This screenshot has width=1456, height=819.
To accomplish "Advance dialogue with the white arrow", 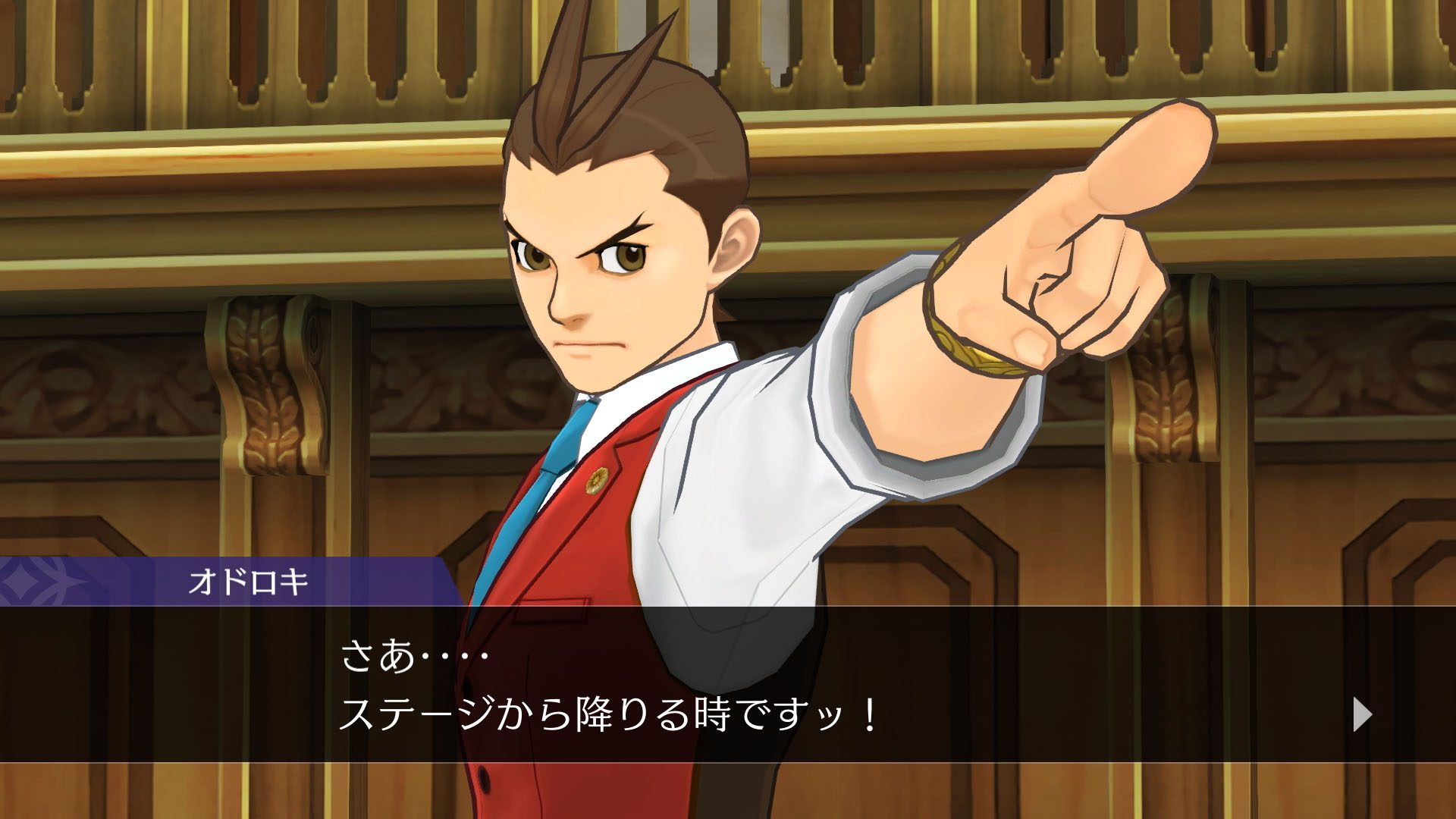I will tap(1362, 714).
